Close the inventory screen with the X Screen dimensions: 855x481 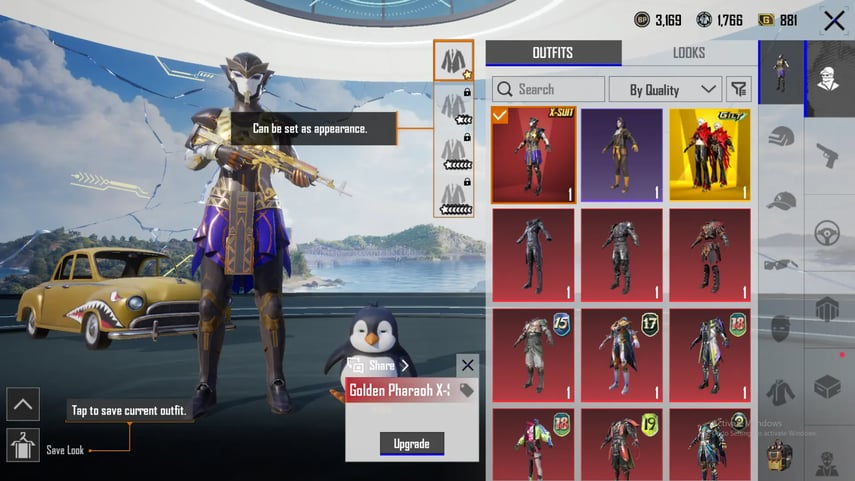coord(834,20)
